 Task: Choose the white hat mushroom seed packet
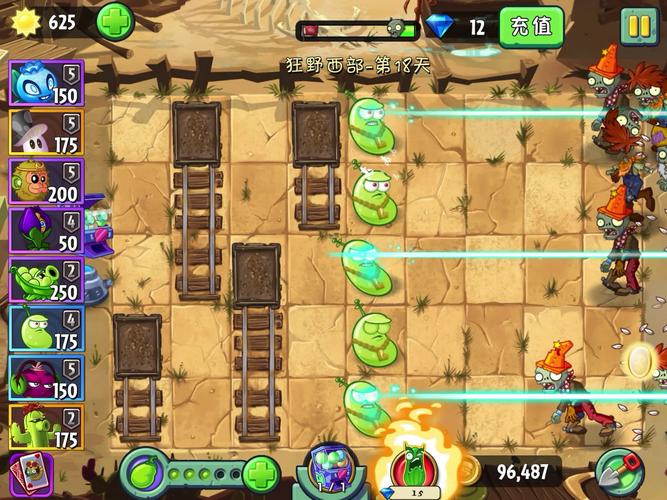coord(46,131)
